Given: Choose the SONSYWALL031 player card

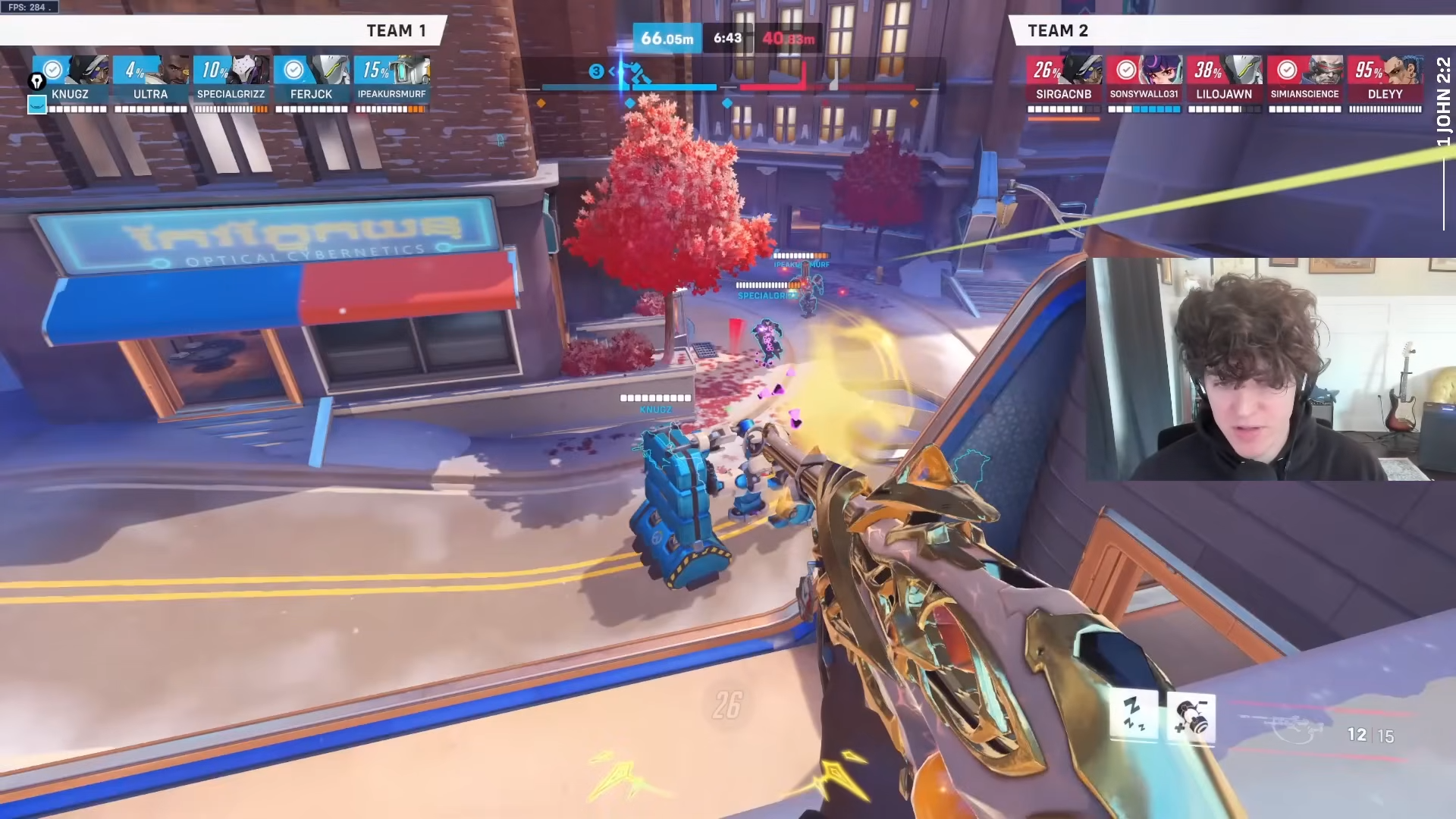Looking at the screenshot, I should (x=1144, y=83).
